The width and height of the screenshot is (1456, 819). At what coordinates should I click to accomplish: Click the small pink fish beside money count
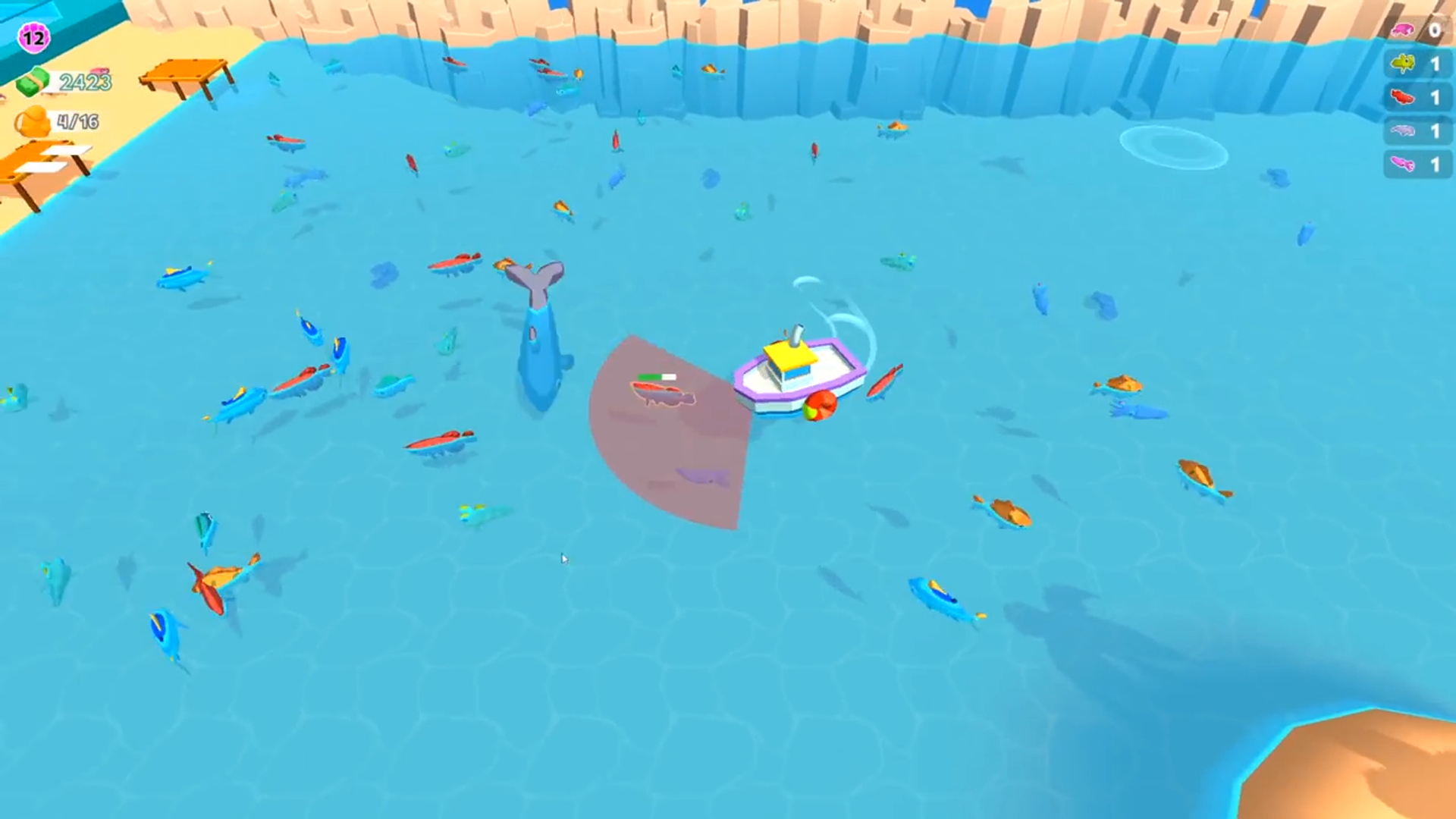point(99,71)
